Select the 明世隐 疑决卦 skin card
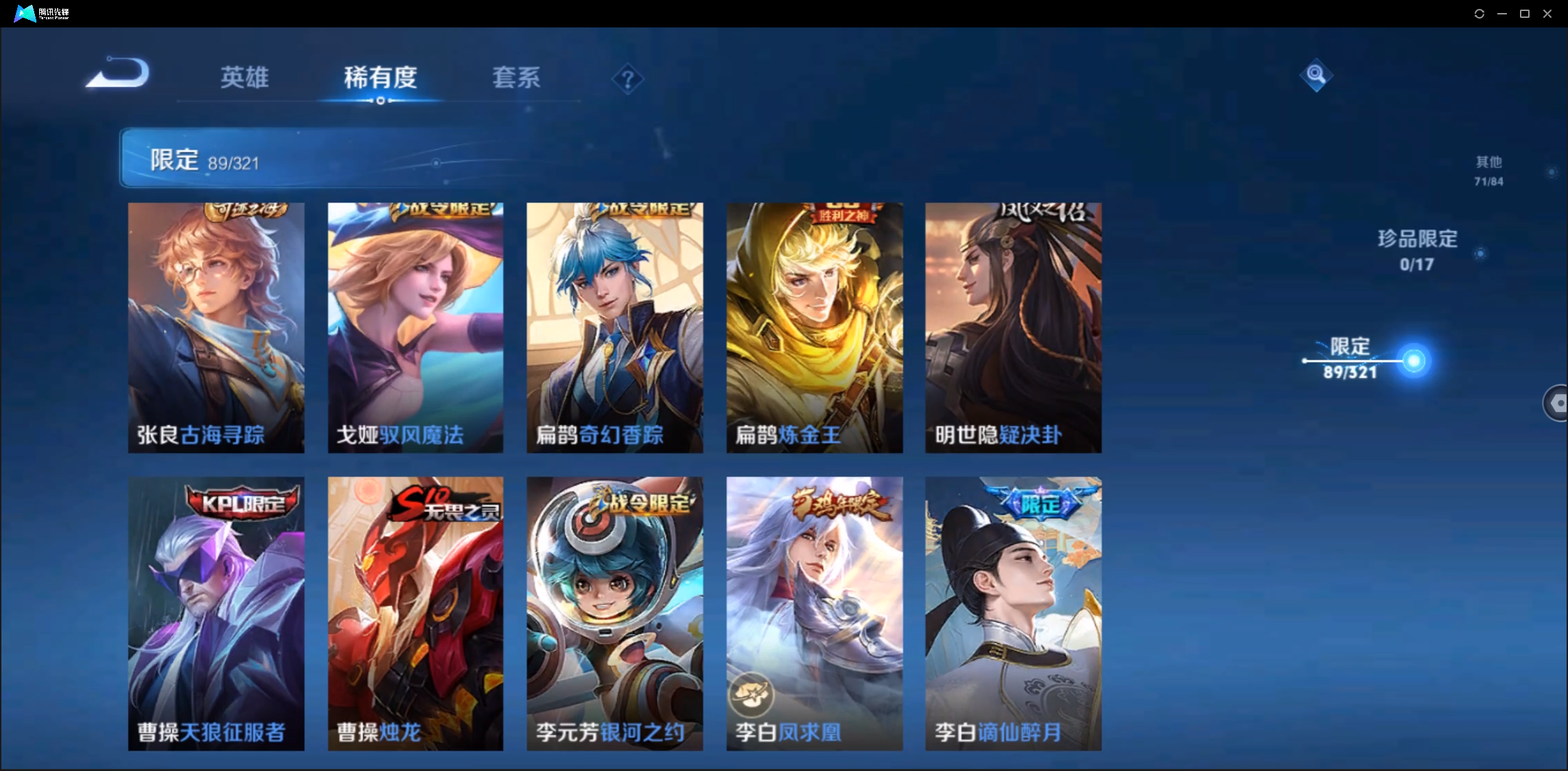1568x771 pixels. [x=1014, y=327]
